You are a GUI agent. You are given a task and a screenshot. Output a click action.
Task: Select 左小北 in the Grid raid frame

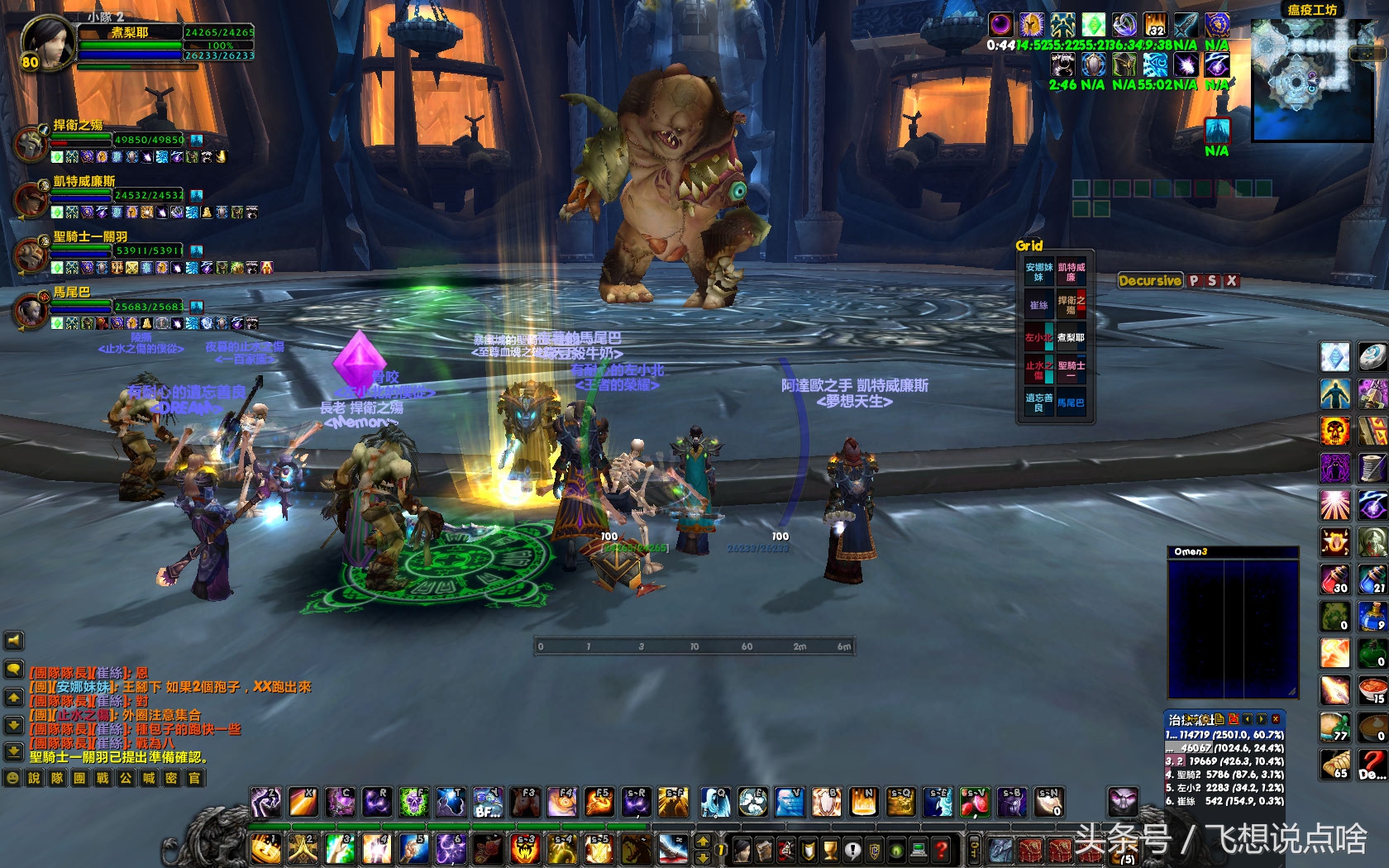click(x=1038, y=337)
